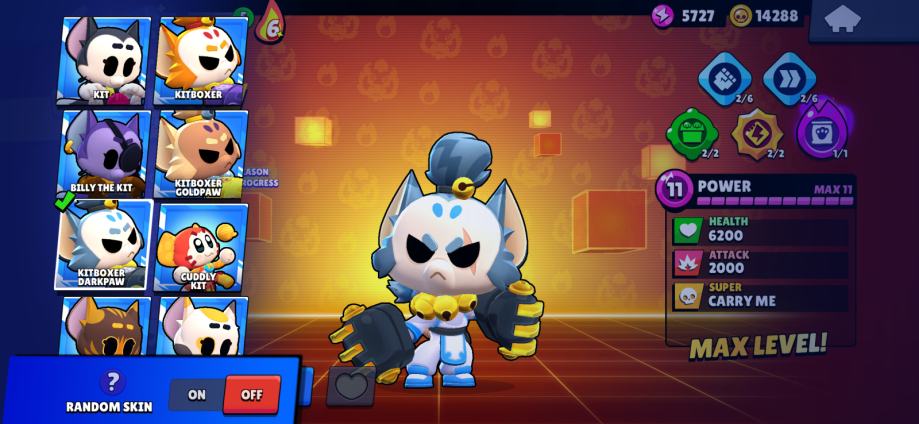The height and width of the screenshot is (424, 919).
Task: Open the blue double-arrow gear icon
Action: [789, 78]
